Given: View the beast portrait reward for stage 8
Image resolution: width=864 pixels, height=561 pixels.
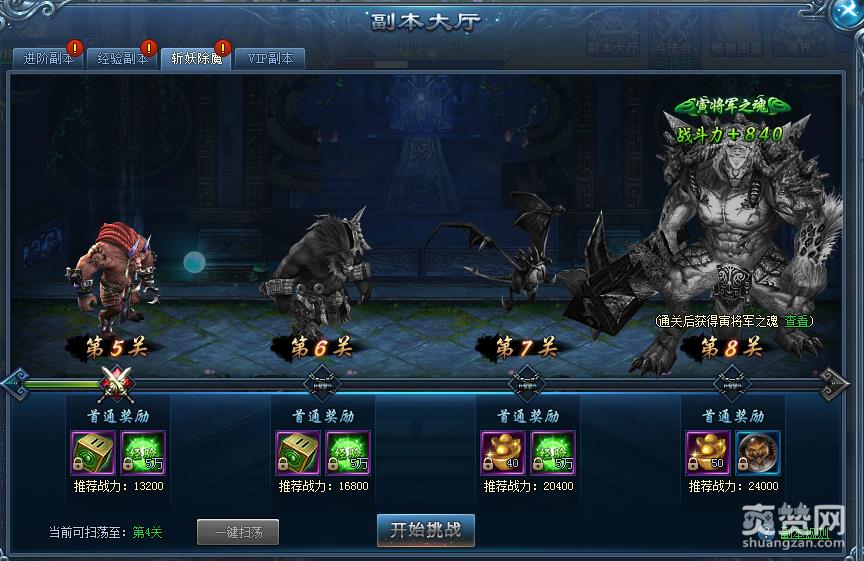Looking at the screenshot, I should [757, 452].
